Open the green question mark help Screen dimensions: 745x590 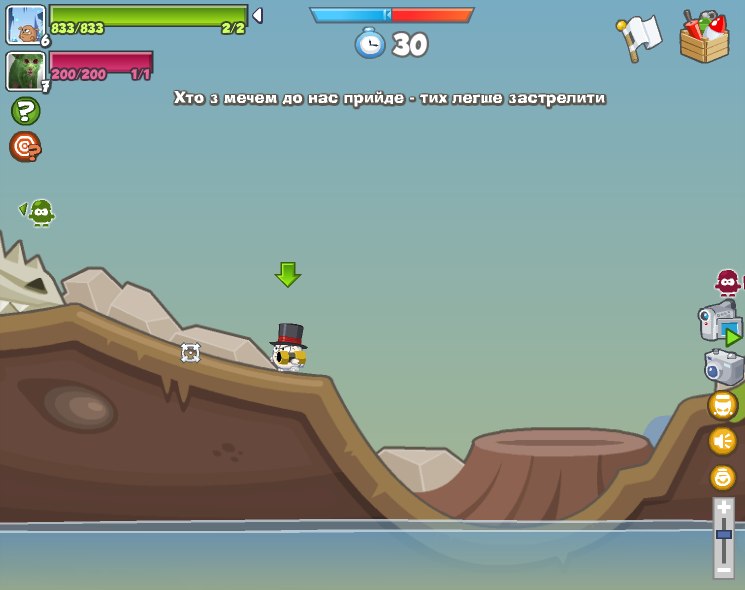click(25, 111)
